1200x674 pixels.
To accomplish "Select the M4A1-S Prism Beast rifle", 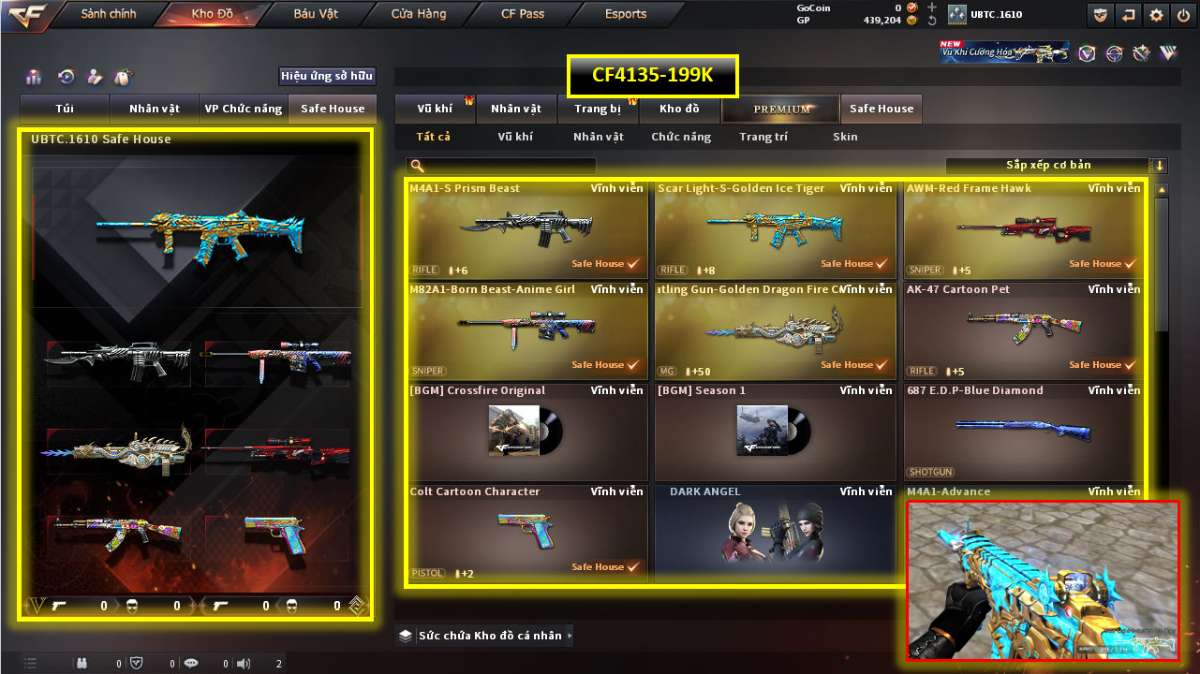I will 527,229.
